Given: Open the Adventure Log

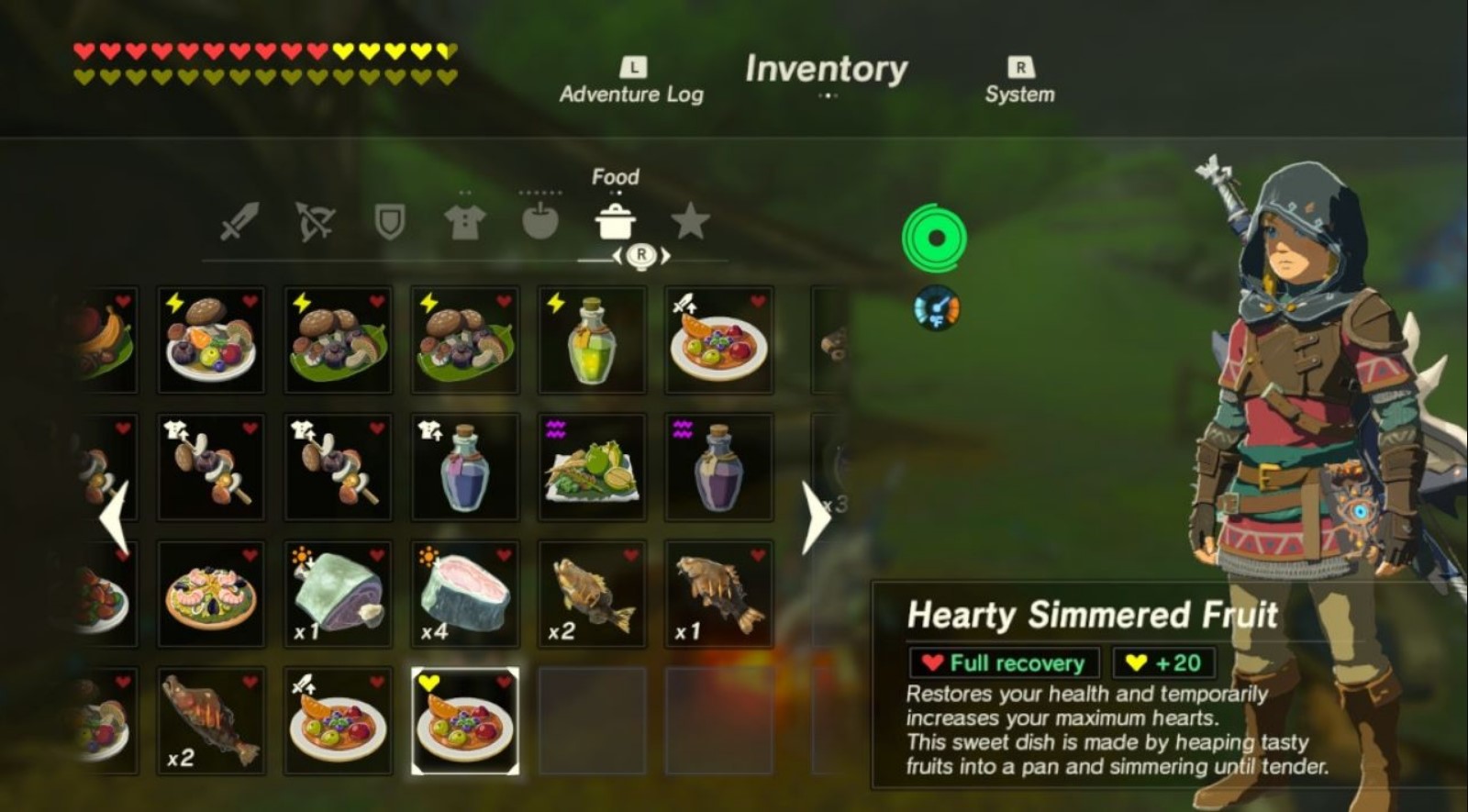Looking at the screenshot, I should (631, 83).
